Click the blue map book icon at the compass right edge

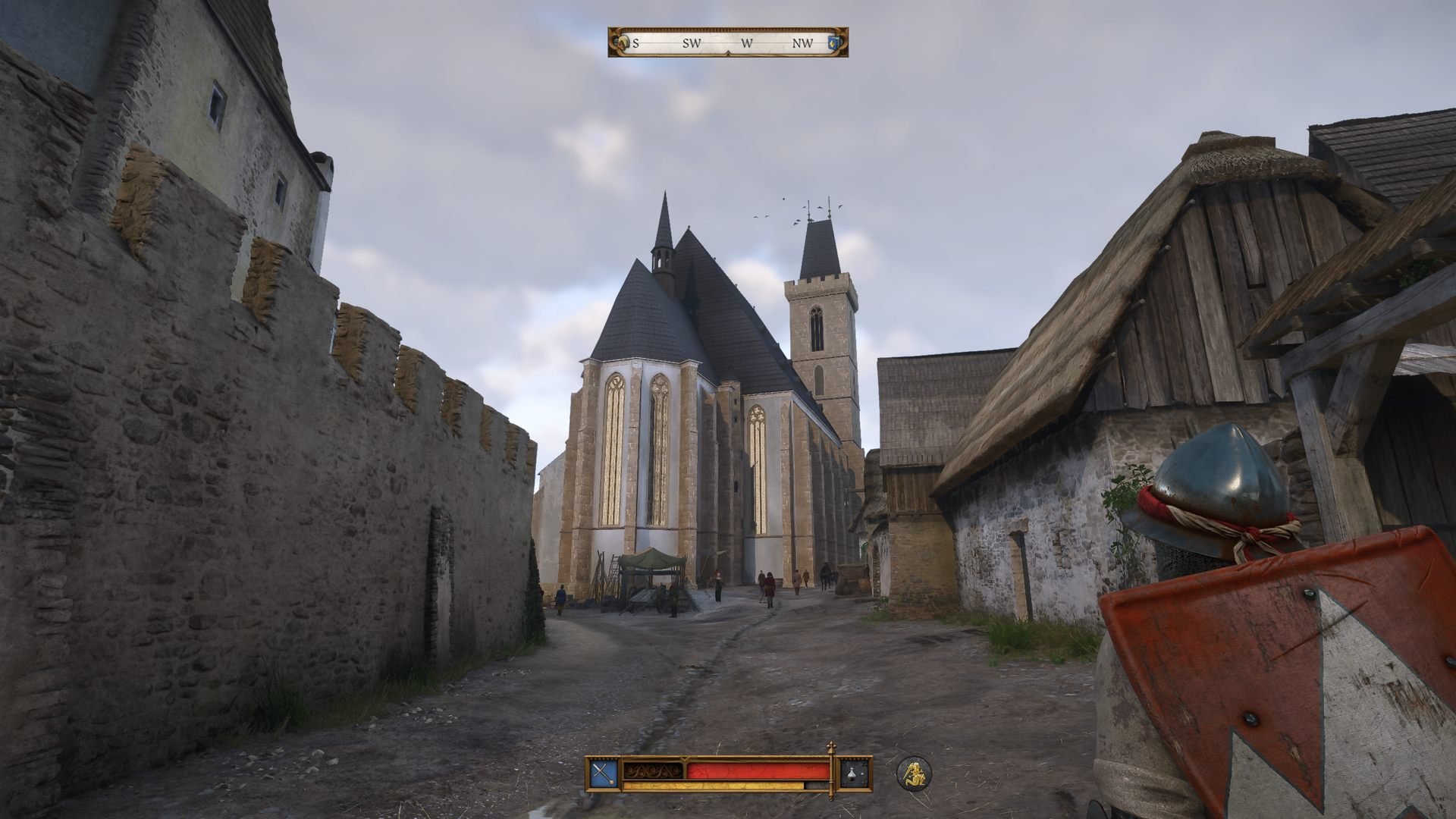coord(831,44)
